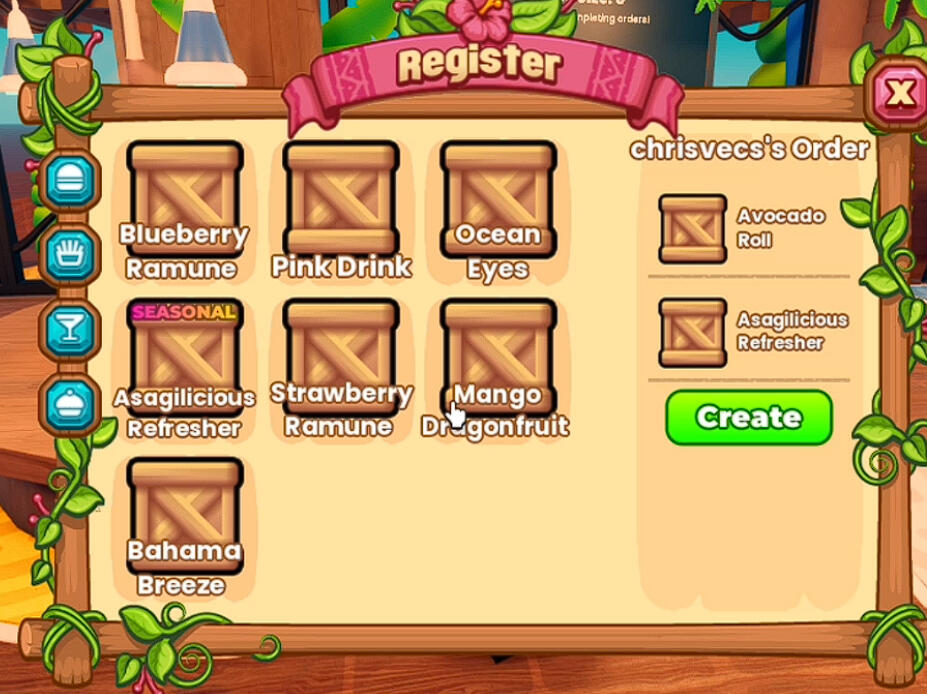Pick the Bahama Breeze crate

[x=185, y=514]
